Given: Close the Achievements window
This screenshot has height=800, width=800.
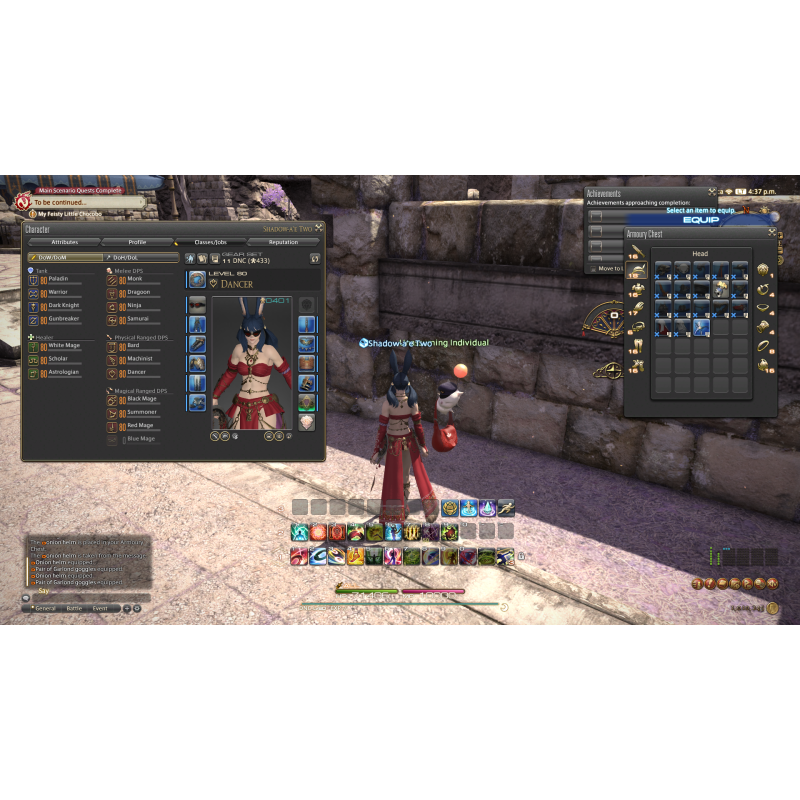Looking at the screenshot, I should pos(712,191).
